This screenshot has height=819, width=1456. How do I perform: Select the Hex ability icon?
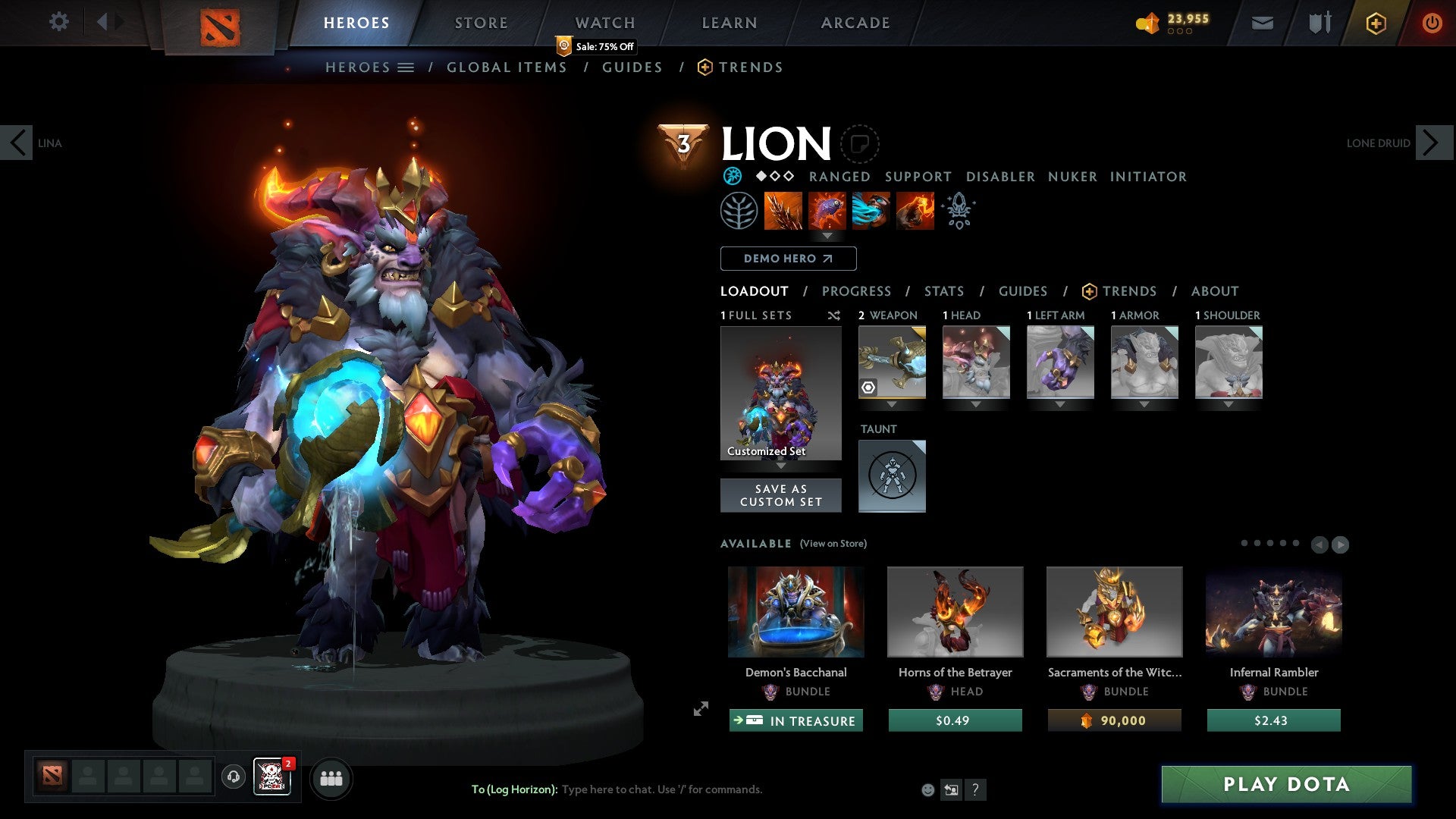(x=827, y=211)
